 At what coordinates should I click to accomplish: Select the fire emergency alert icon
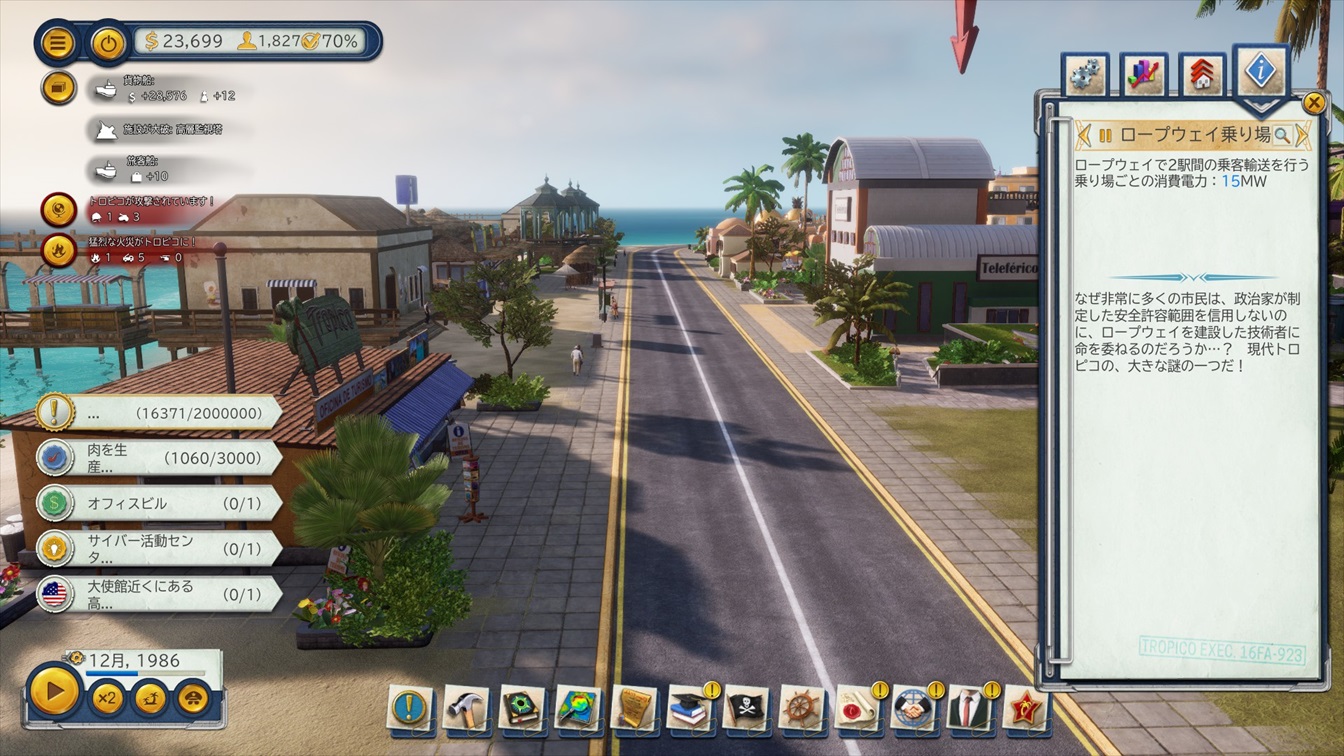tap(58, 250)
